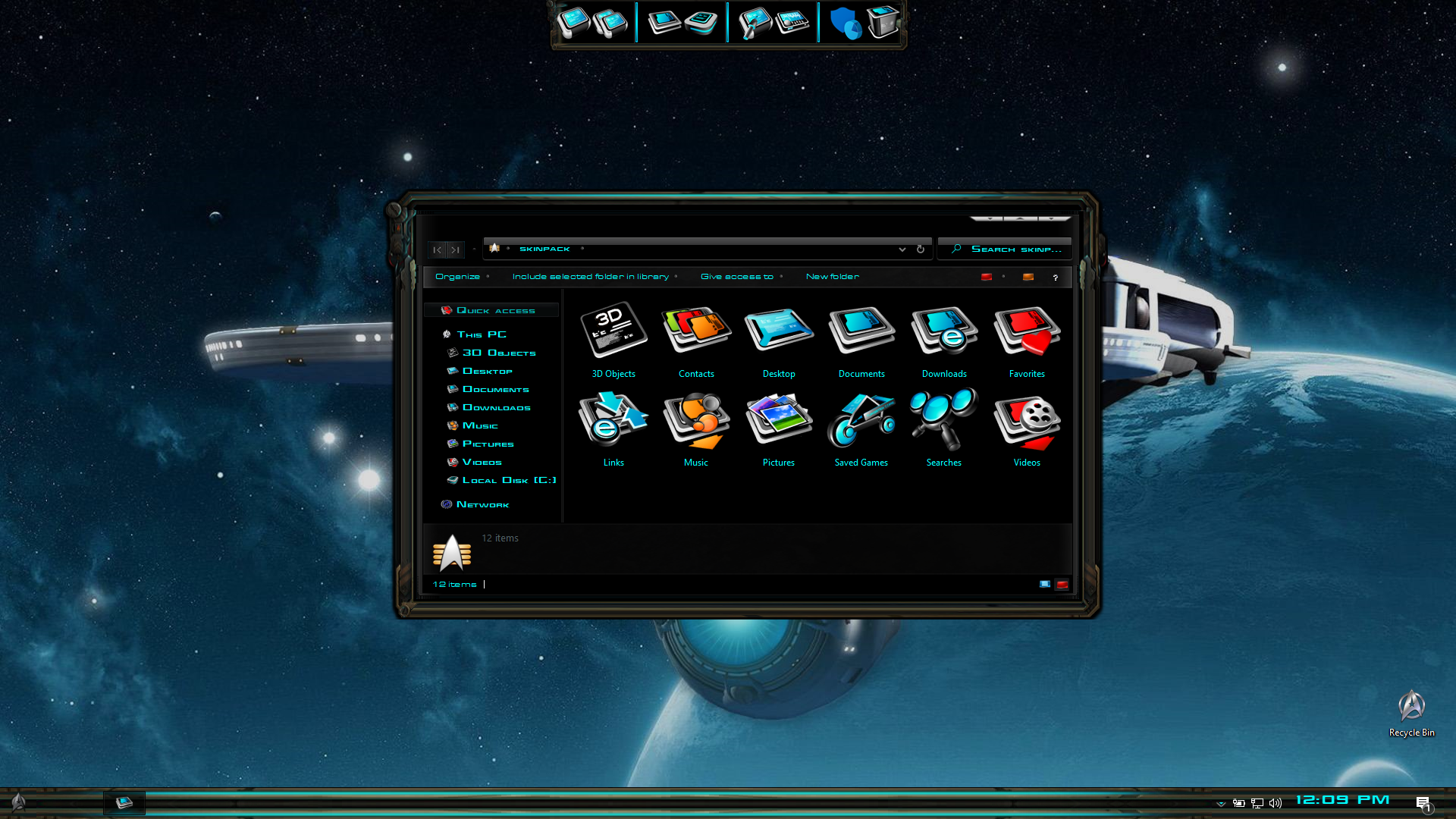
Task: Click the New folder button
Action: click(832, 277)
